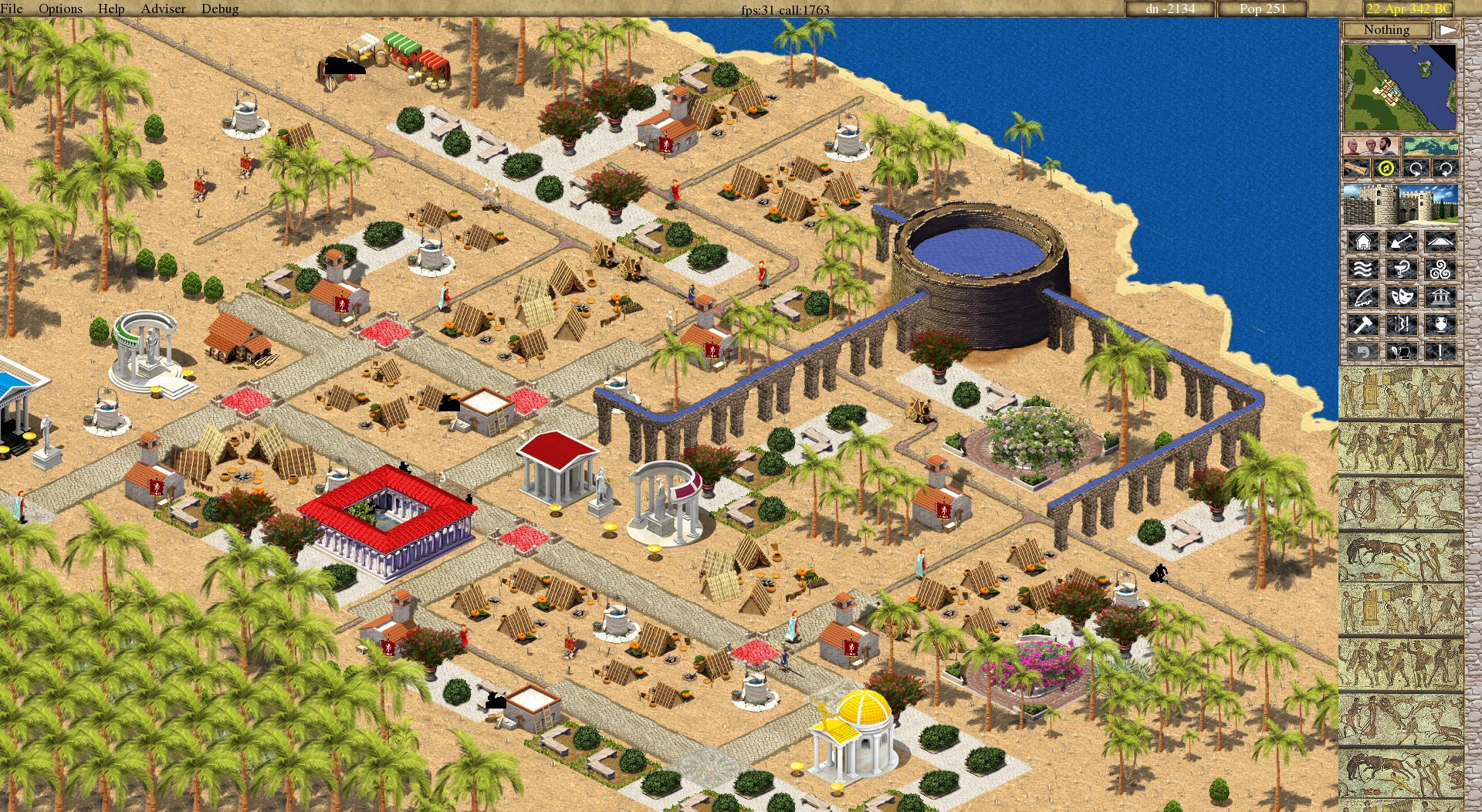Open the government buildings menu

(1441, 296)
